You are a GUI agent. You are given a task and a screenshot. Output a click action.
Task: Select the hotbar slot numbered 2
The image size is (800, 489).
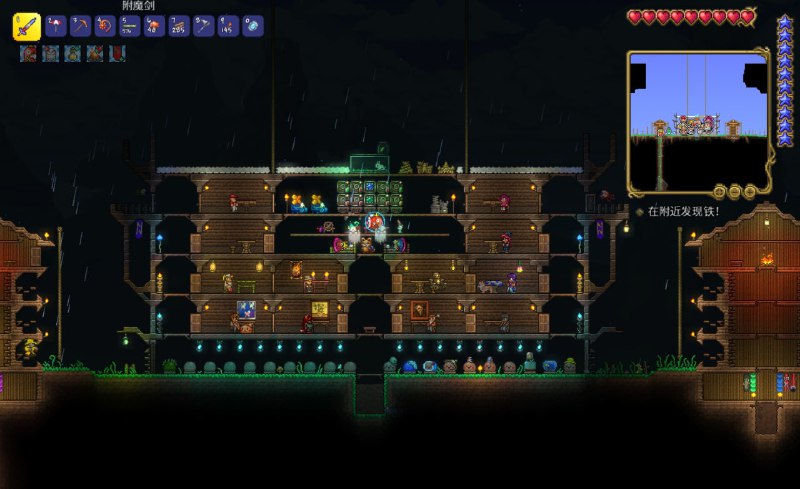(55, 25)
